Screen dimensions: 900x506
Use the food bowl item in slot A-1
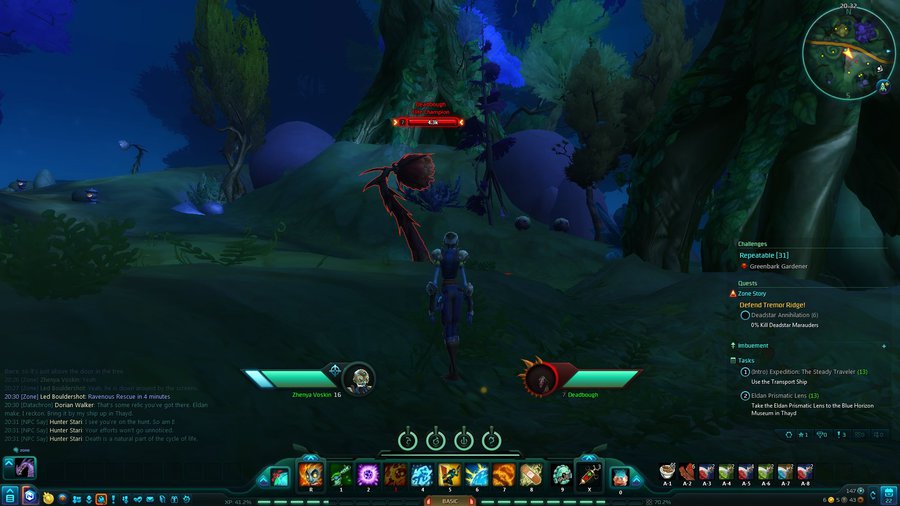coord(667,471)
